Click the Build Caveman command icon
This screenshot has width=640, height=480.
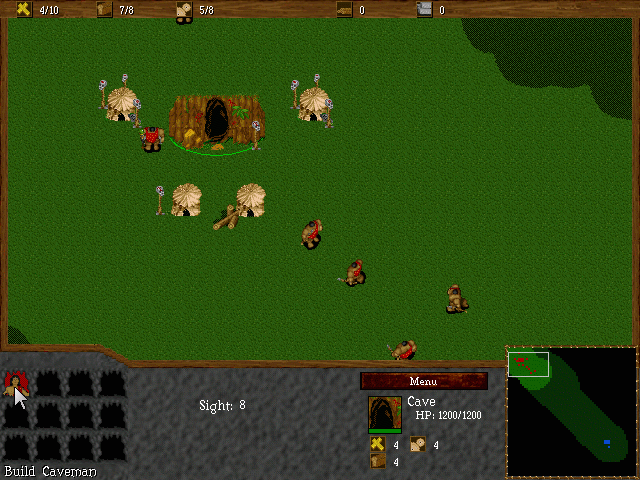pos(16,384)
